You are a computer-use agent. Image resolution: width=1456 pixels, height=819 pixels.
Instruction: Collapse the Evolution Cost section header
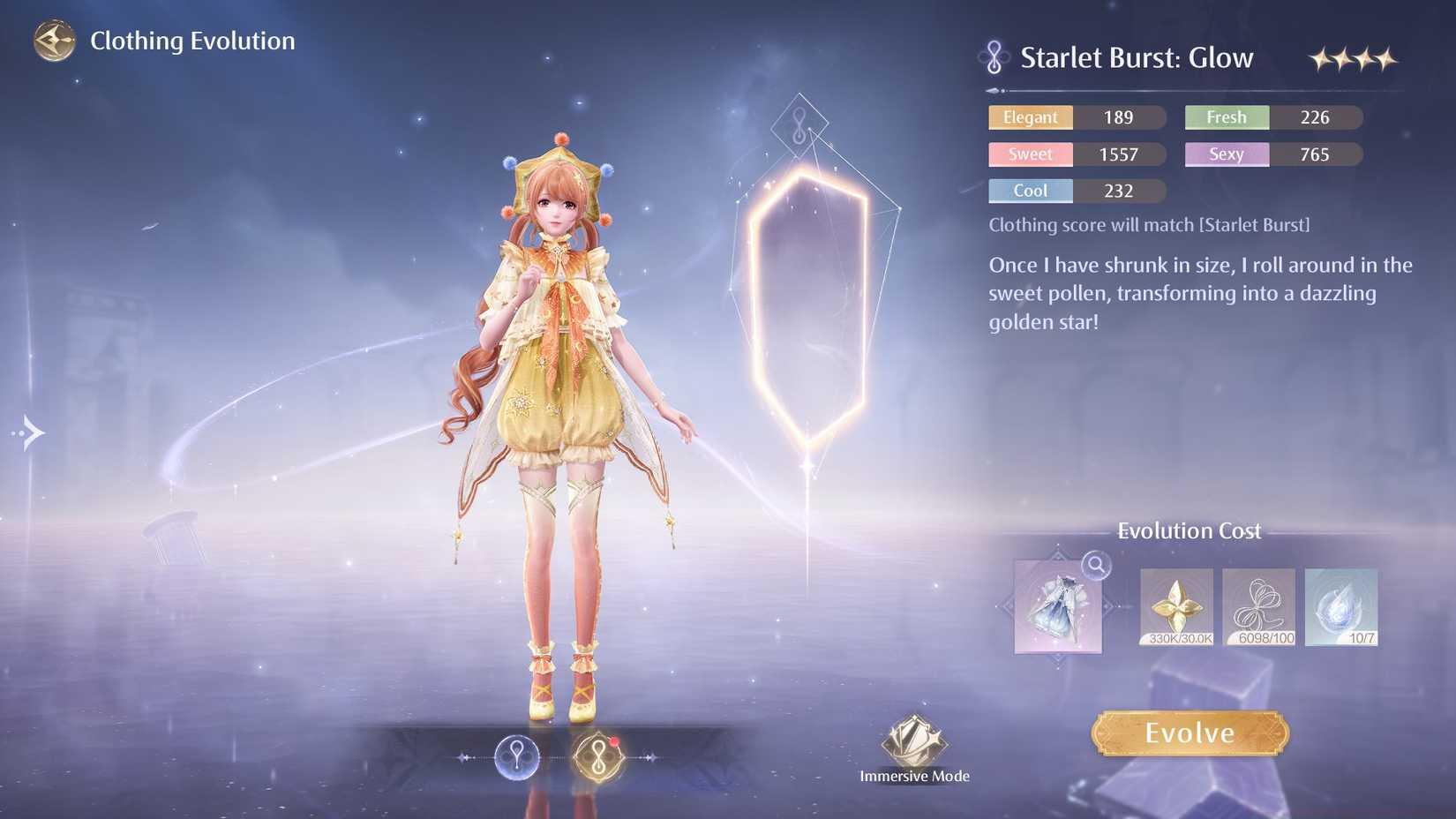pyautogui.click(x=1190, y=530)
